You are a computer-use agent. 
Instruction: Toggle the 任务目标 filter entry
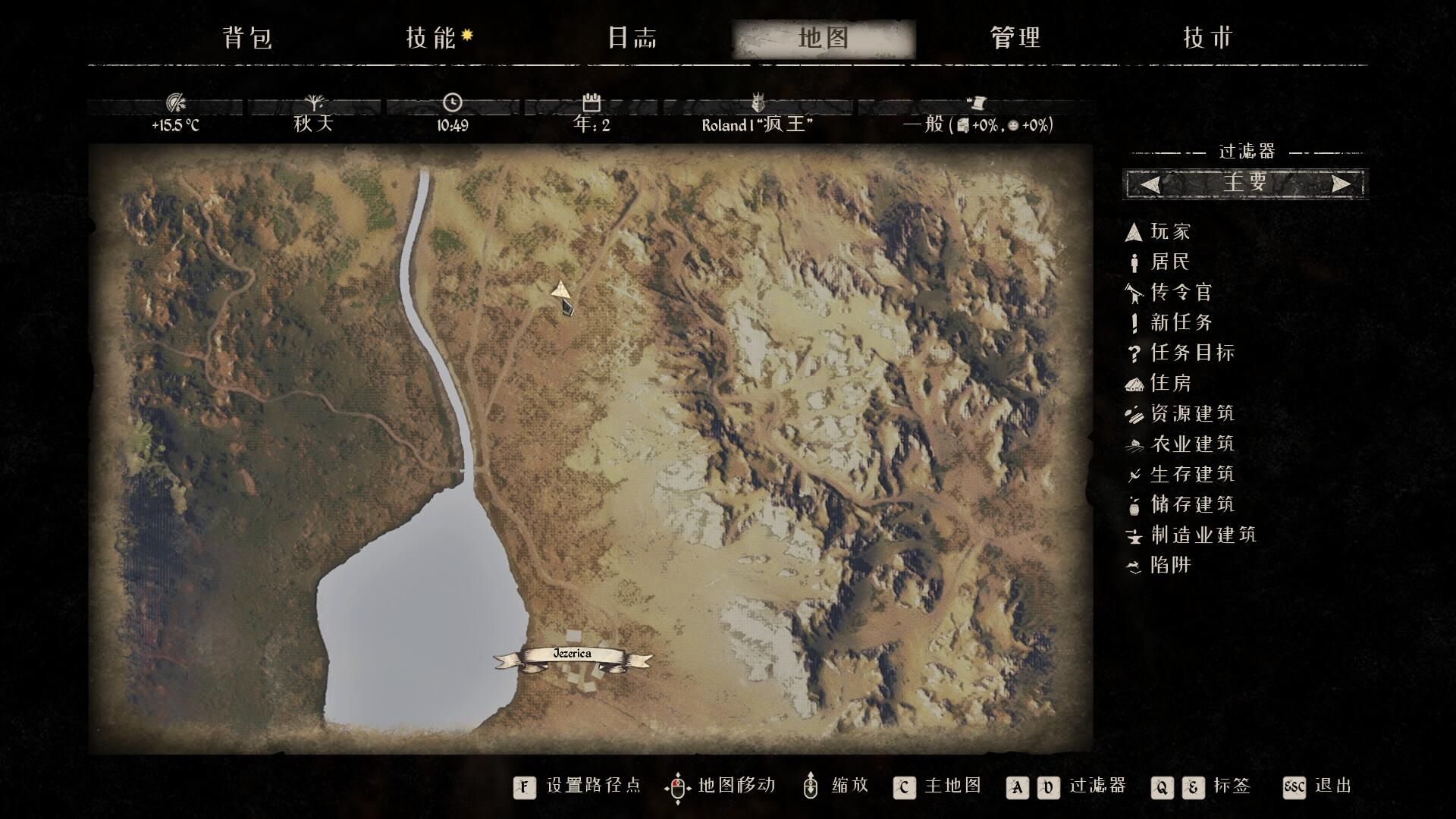click(1191, 353)
